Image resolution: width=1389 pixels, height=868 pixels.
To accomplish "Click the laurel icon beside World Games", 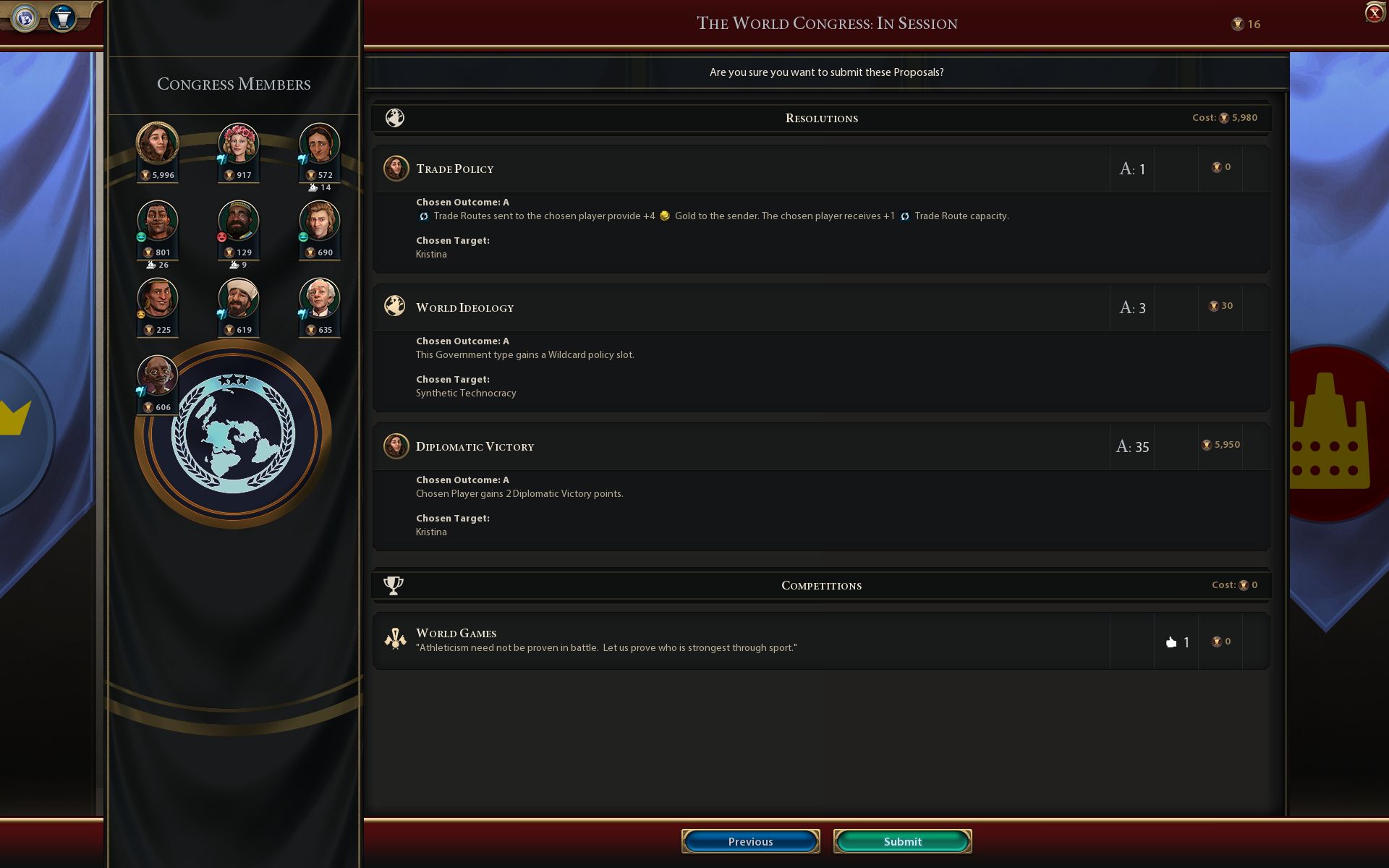I will tap(394, 639).
